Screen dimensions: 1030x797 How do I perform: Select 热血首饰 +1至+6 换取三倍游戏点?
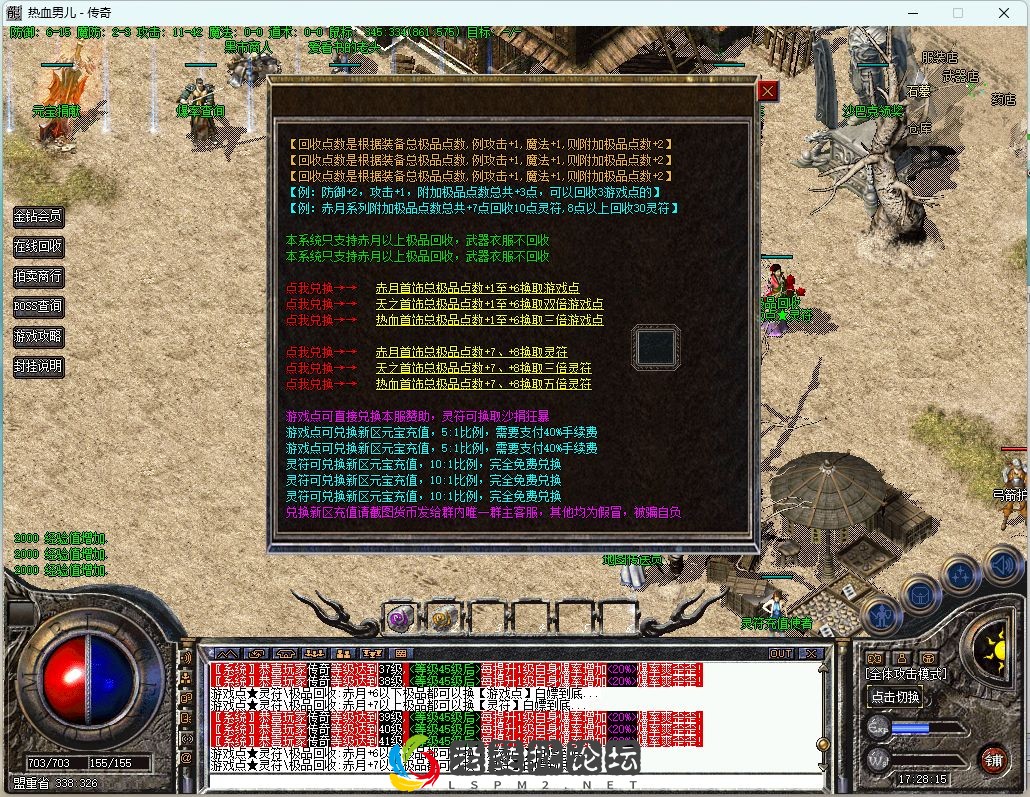(x=489, y=320)
